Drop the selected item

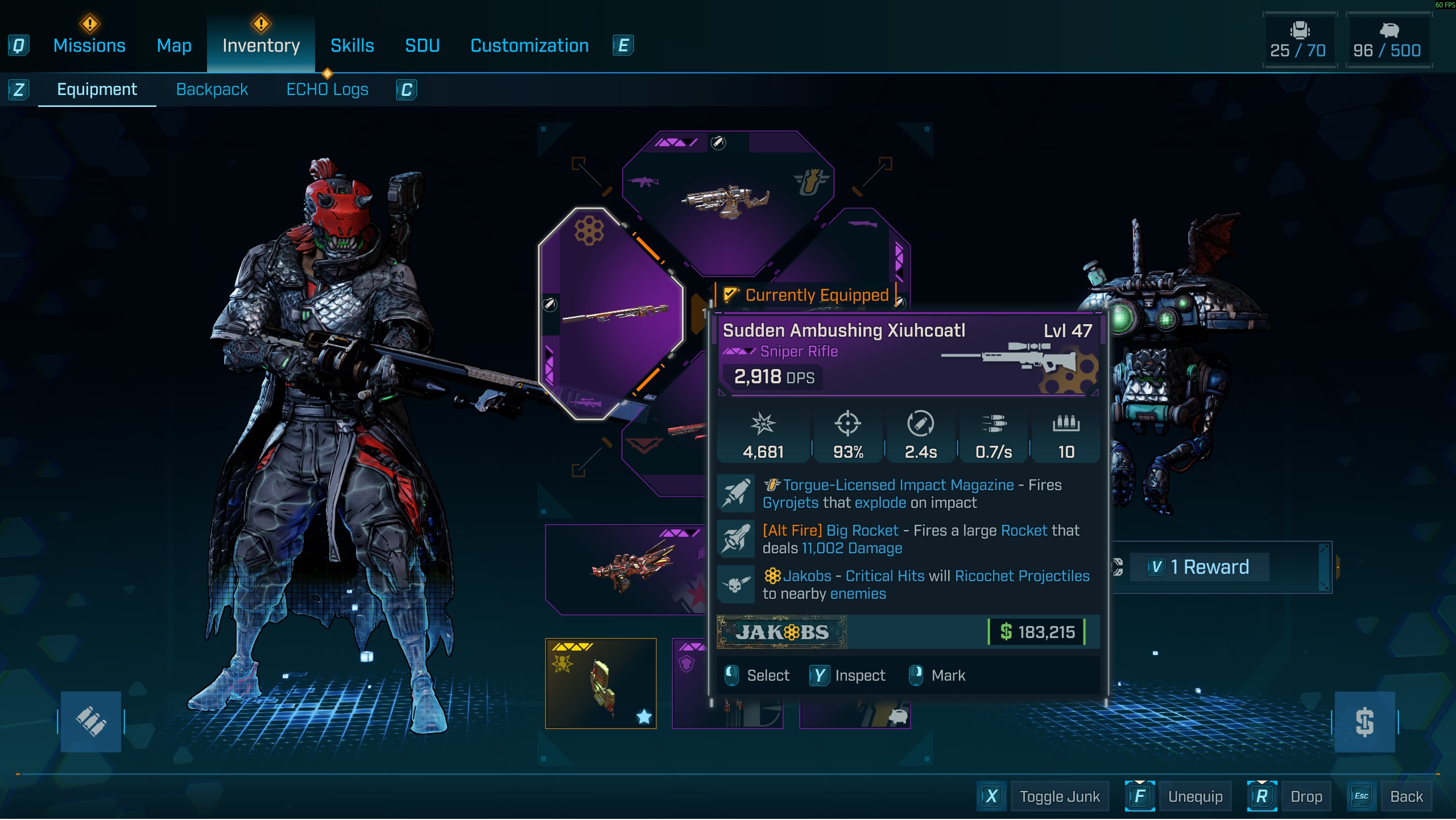tap(1306, 797)
